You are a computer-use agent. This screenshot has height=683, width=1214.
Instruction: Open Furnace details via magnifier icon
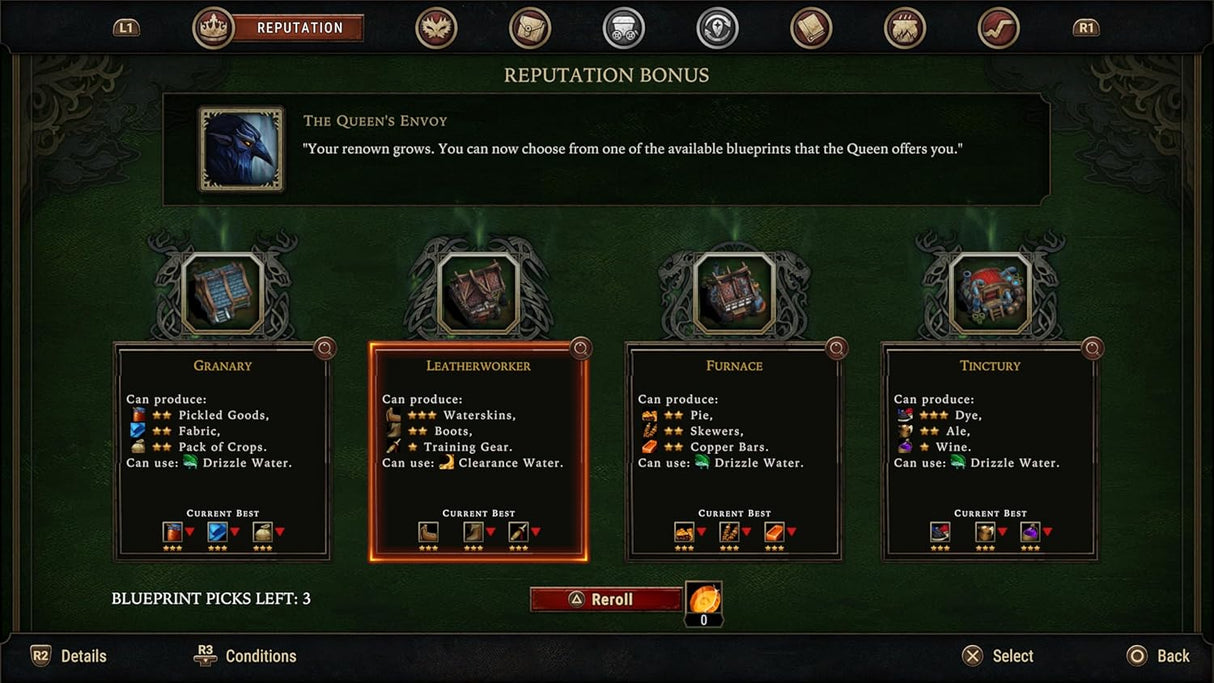pyautogui.click(x=837, y=348)
